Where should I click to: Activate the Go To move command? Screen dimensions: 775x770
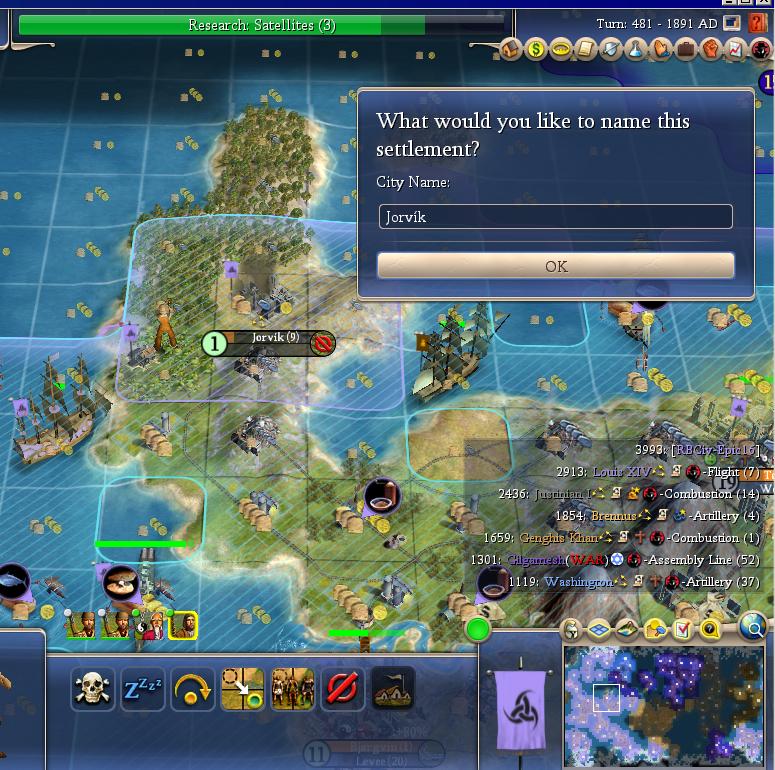point(242,688)
